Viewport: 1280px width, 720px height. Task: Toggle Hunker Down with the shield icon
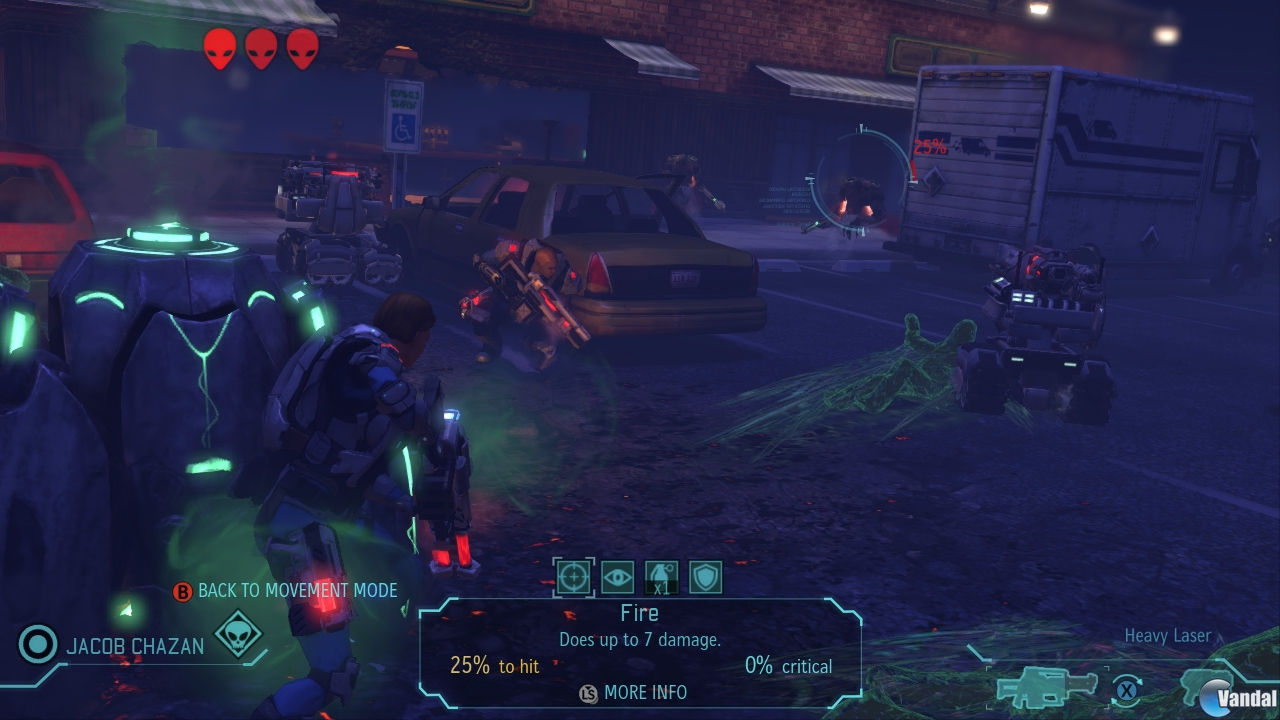pyautogui.click(x=705, y=577)
